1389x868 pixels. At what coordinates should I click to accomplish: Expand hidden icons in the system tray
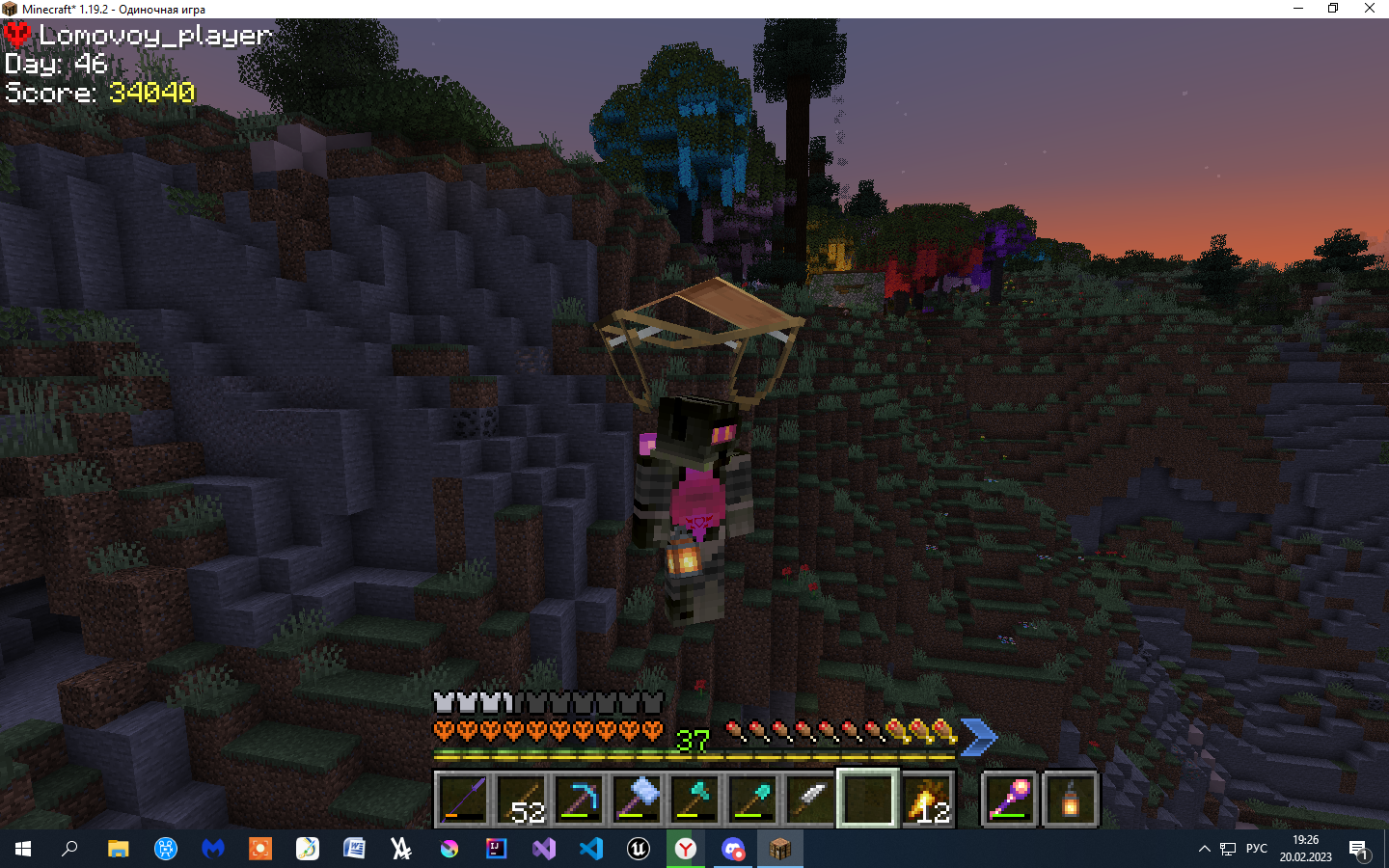pyautogui.click(x=1204, y=849)
